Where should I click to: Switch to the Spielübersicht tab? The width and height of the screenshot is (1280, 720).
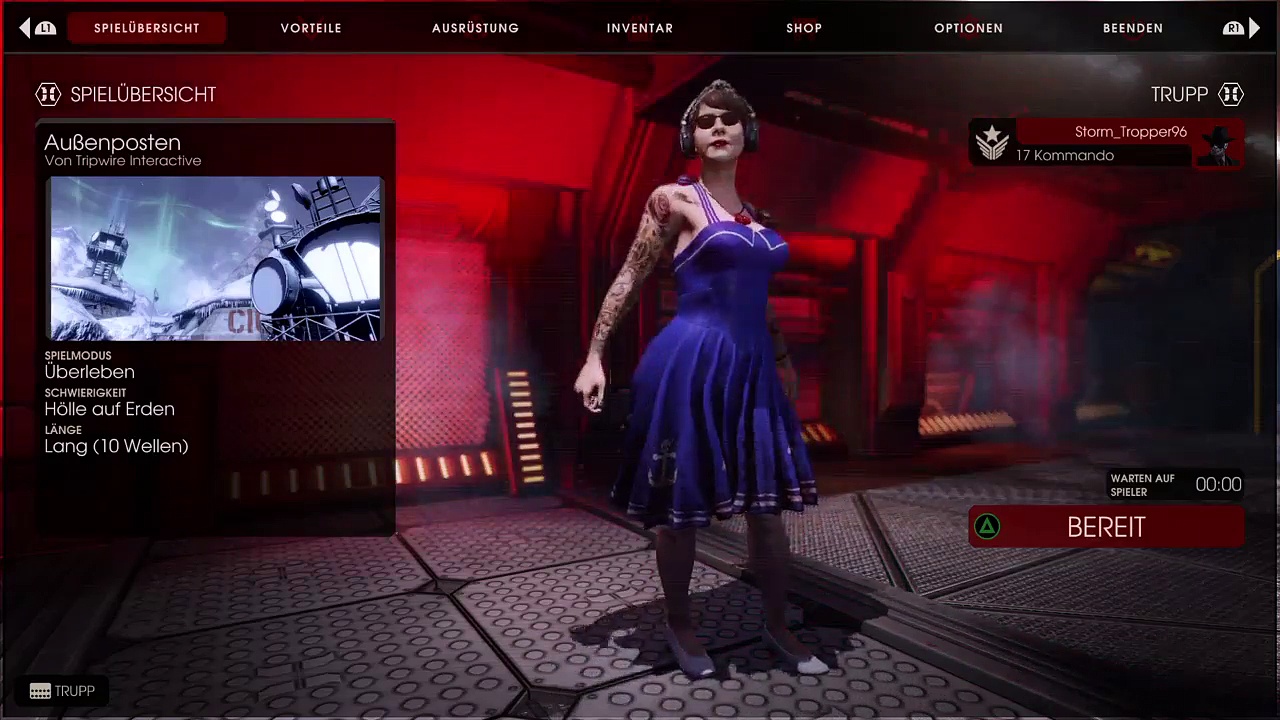coord(147,28)
